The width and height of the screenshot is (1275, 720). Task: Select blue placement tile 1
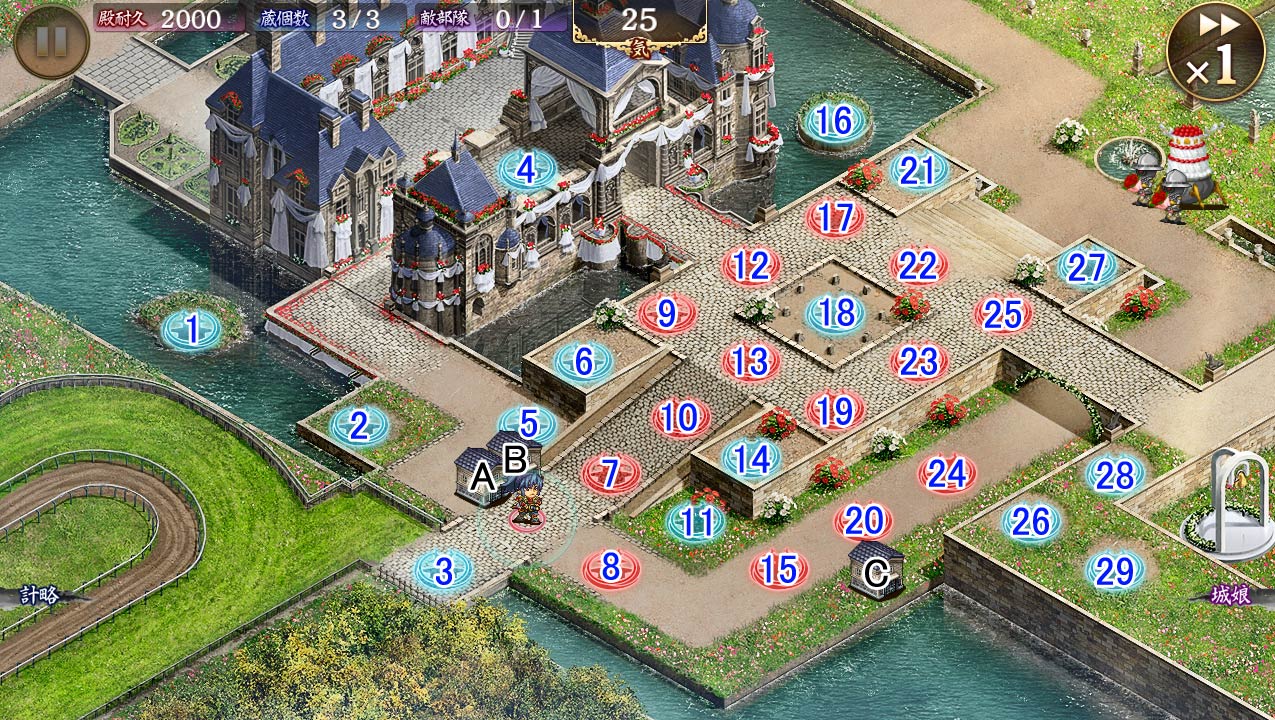click(191, 329)
